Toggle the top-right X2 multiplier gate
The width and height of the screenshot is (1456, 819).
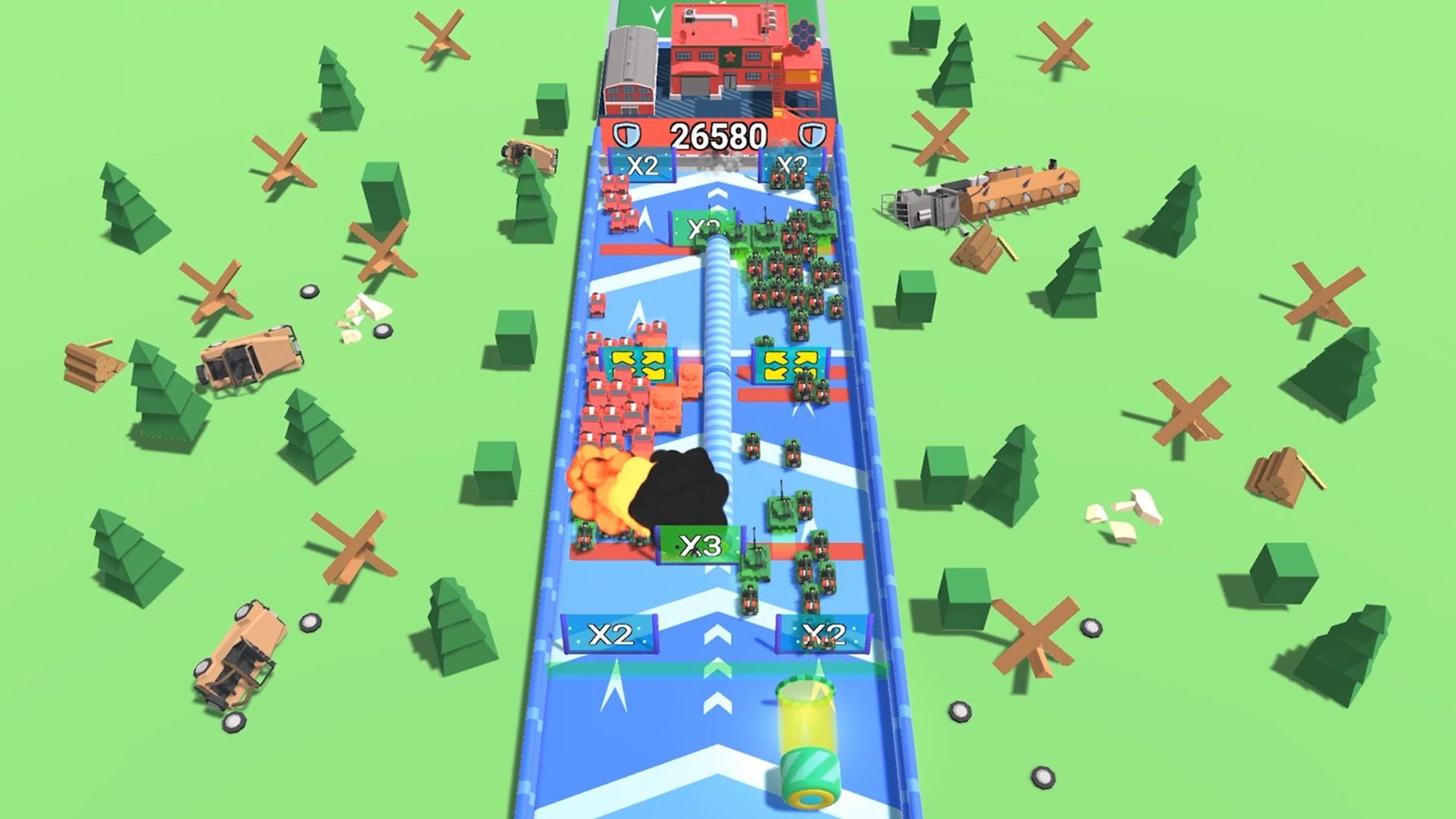(x=791, y=163)
